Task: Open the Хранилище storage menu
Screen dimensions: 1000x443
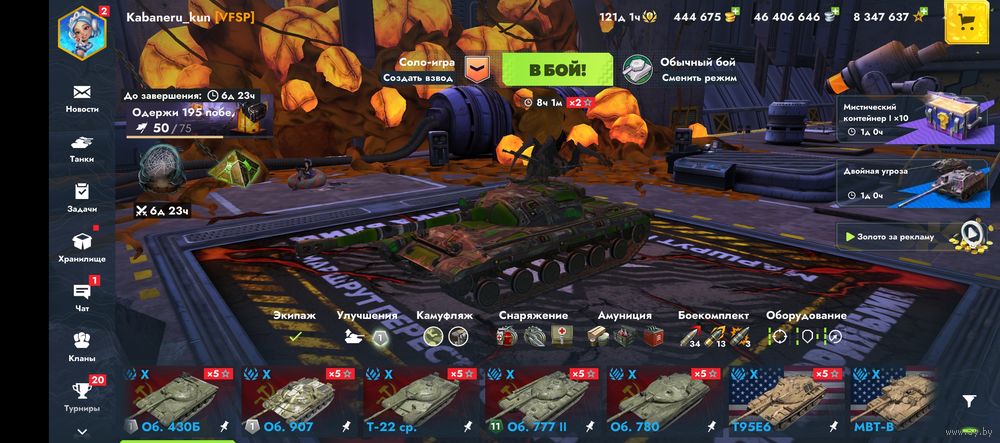Action: click(x=82, y=247)
